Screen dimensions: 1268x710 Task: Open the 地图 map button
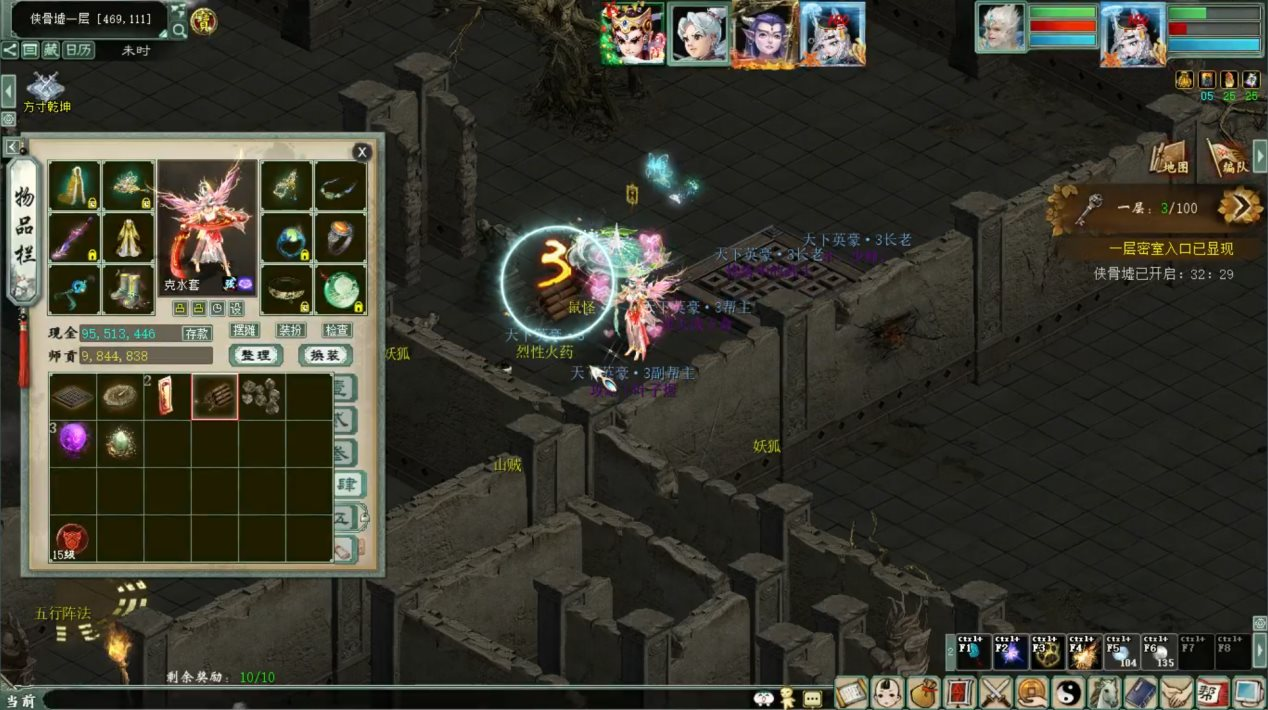click(x=1174, y=156)
